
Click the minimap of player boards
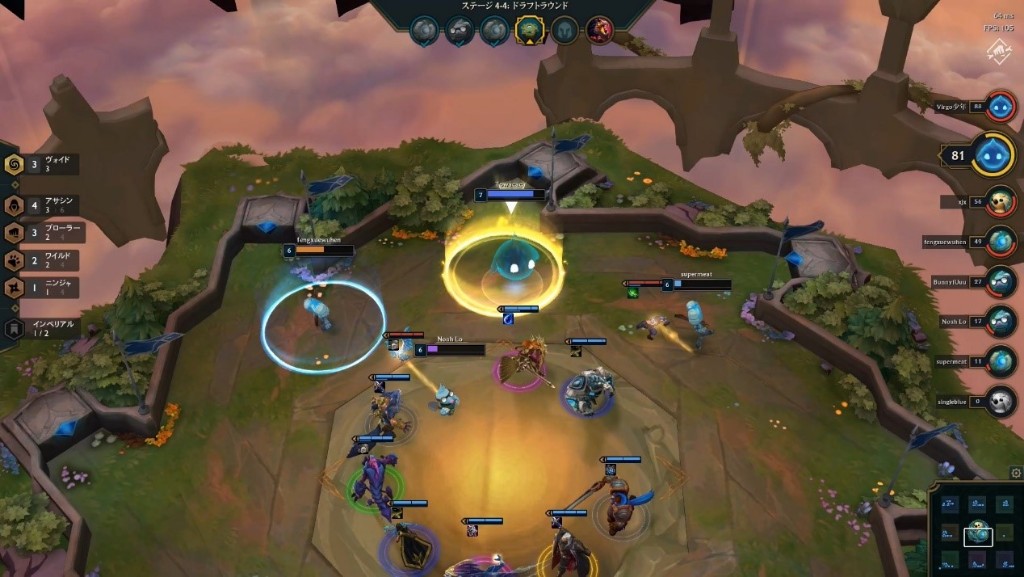(x=974, y=530)
